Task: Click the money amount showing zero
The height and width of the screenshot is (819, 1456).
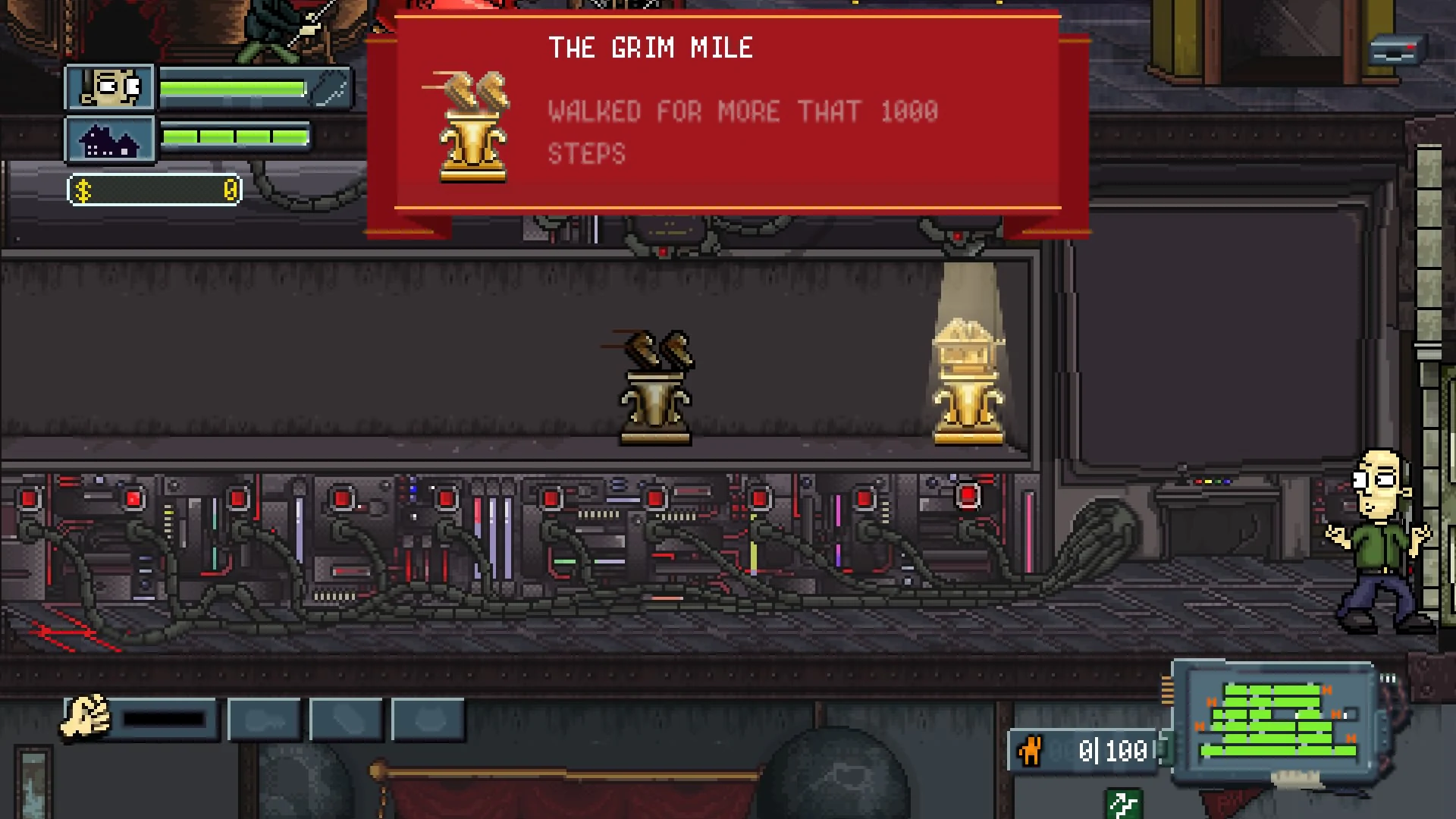Action: 227,189
